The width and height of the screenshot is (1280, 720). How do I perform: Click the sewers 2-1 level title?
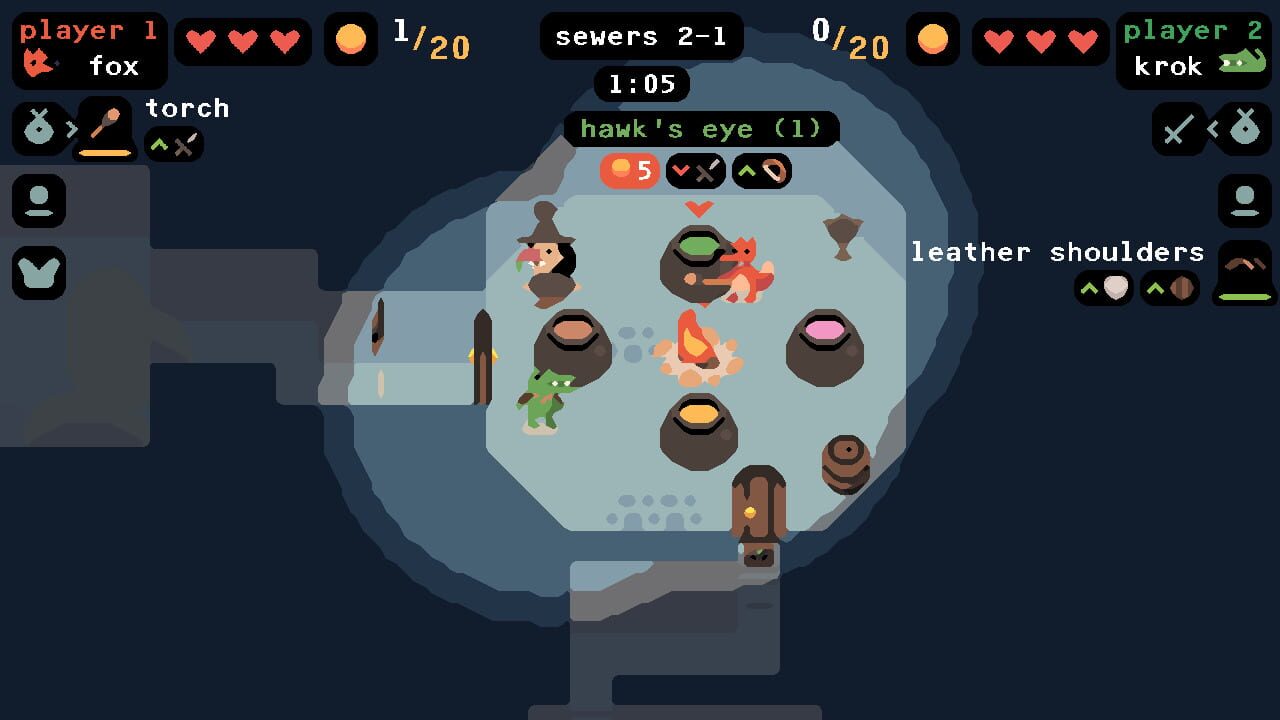(641, 36)
